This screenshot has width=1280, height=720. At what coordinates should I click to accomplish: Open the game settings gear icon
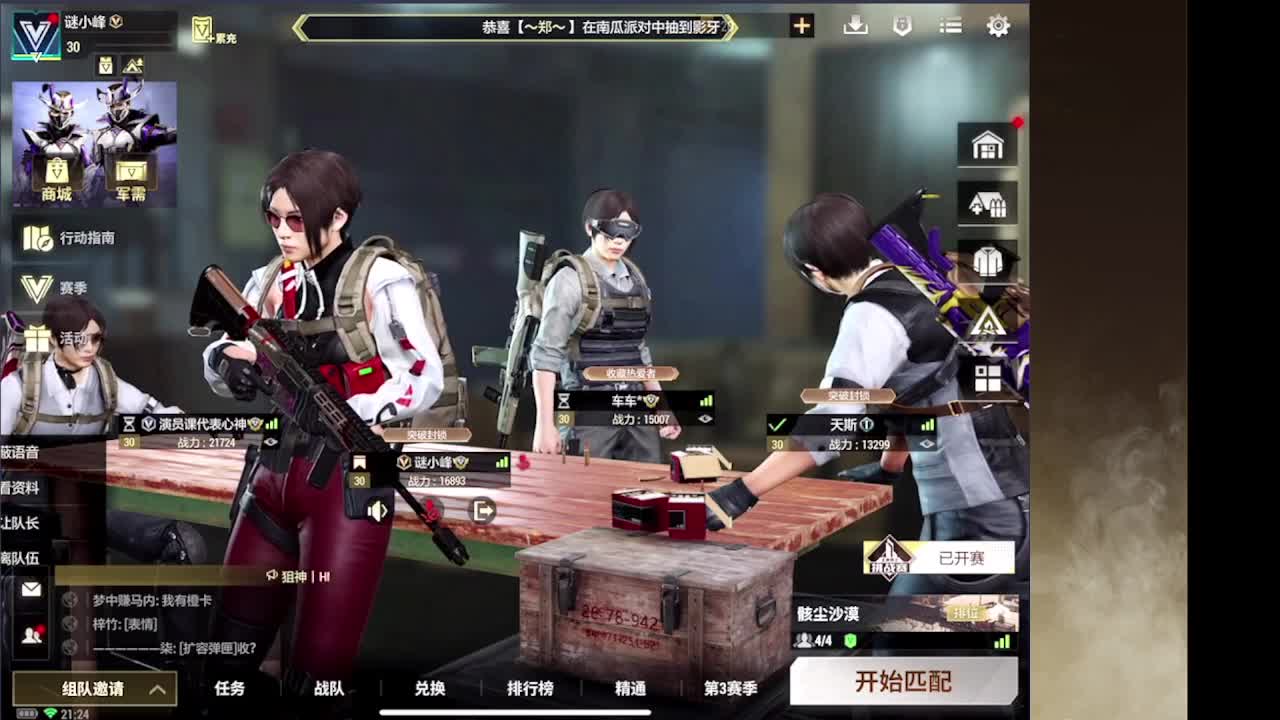pyautogui.click(x=998, y=26)
